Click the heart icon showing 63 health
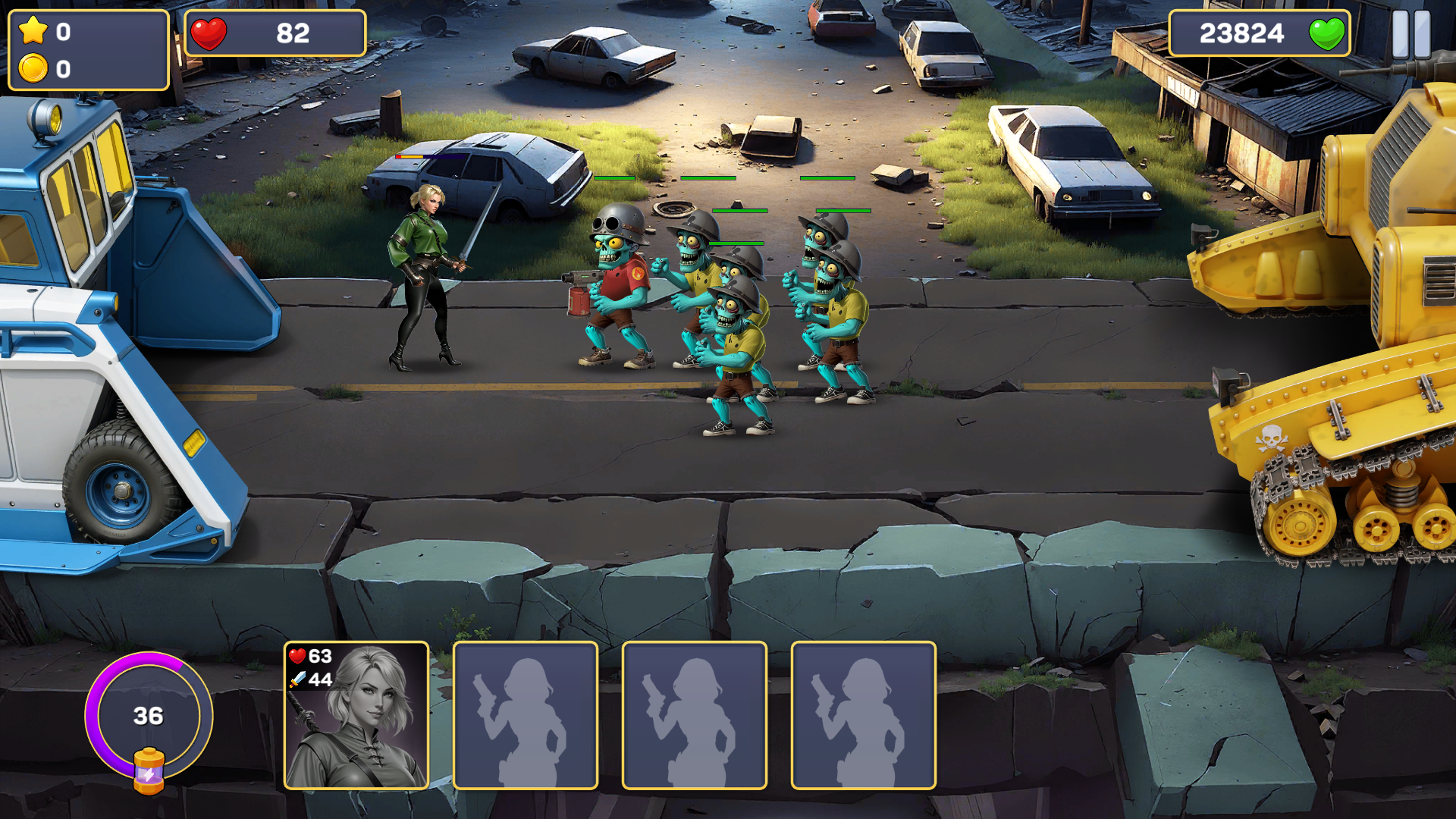 pyautogui.click(x=297, y=657)
